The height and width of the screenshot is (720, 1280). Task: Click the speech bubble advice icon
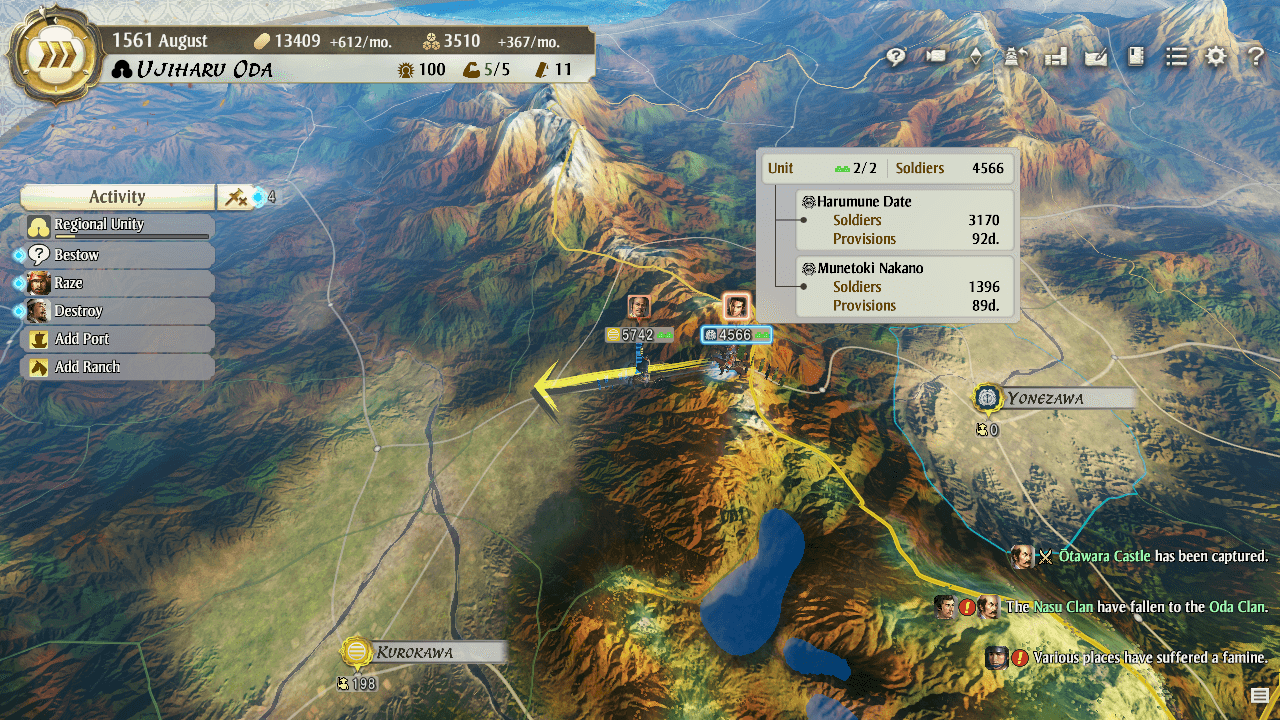point(896,57)
